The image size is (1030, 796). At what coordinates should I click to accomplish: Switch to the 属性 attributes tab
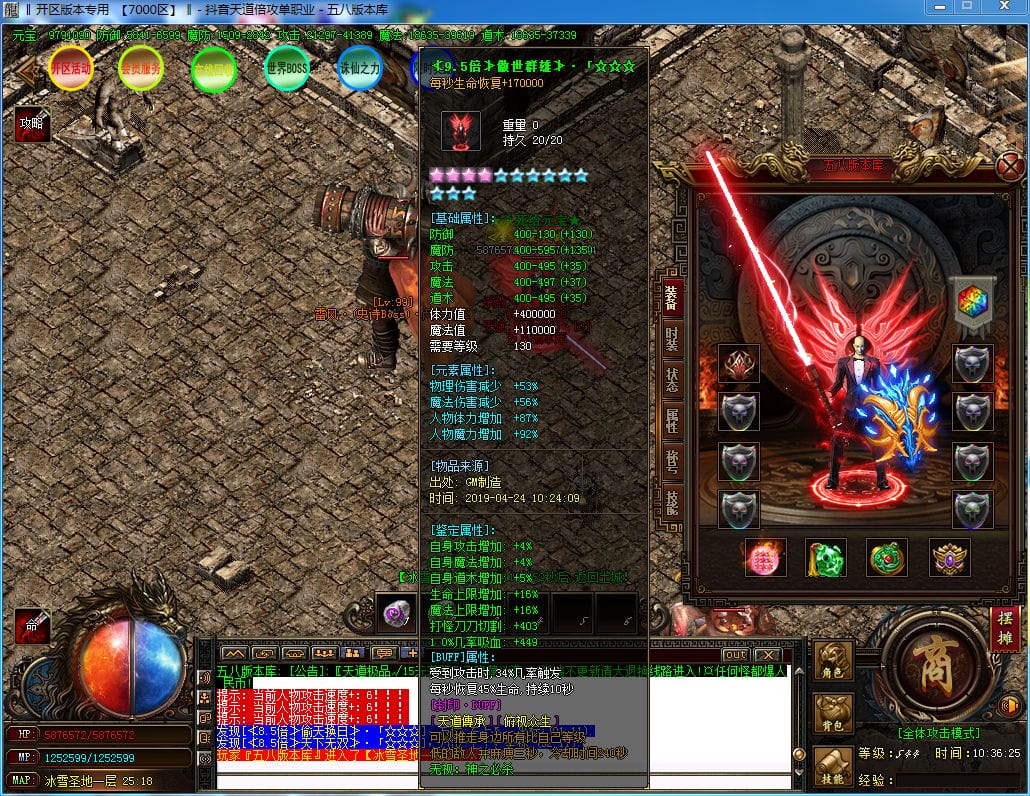pyautogui.click(x=671, y=420)
